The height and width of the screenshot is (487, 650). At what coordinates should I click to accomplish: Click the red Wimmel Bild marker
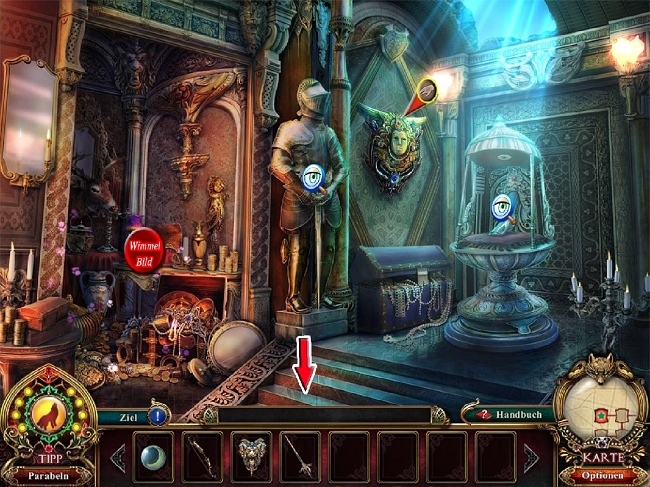coord(143,249)
